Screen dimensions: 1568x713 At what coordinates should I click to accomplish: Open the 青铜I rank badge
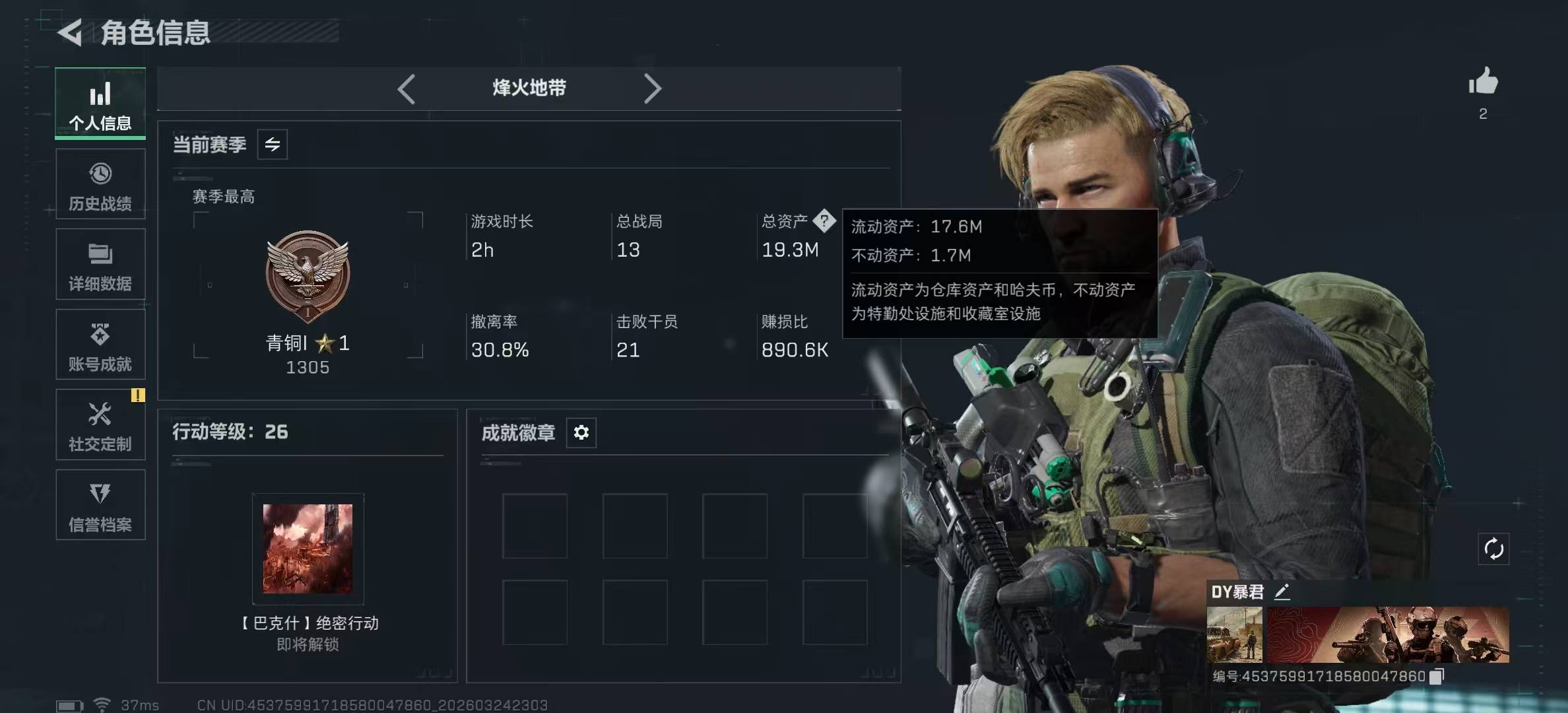308,274
